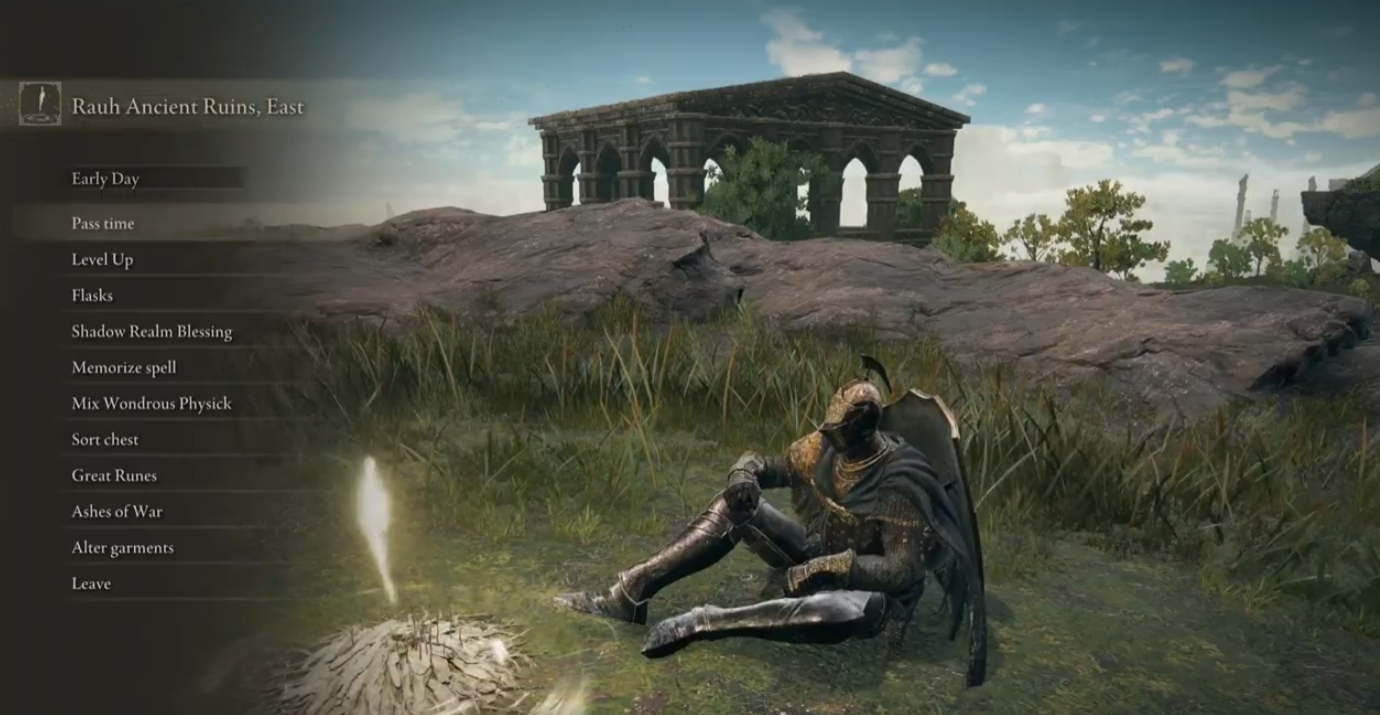Open Mix Wondrous Physick
Image resolution: width=1380 pixels, height=715 pixels.
151,404
